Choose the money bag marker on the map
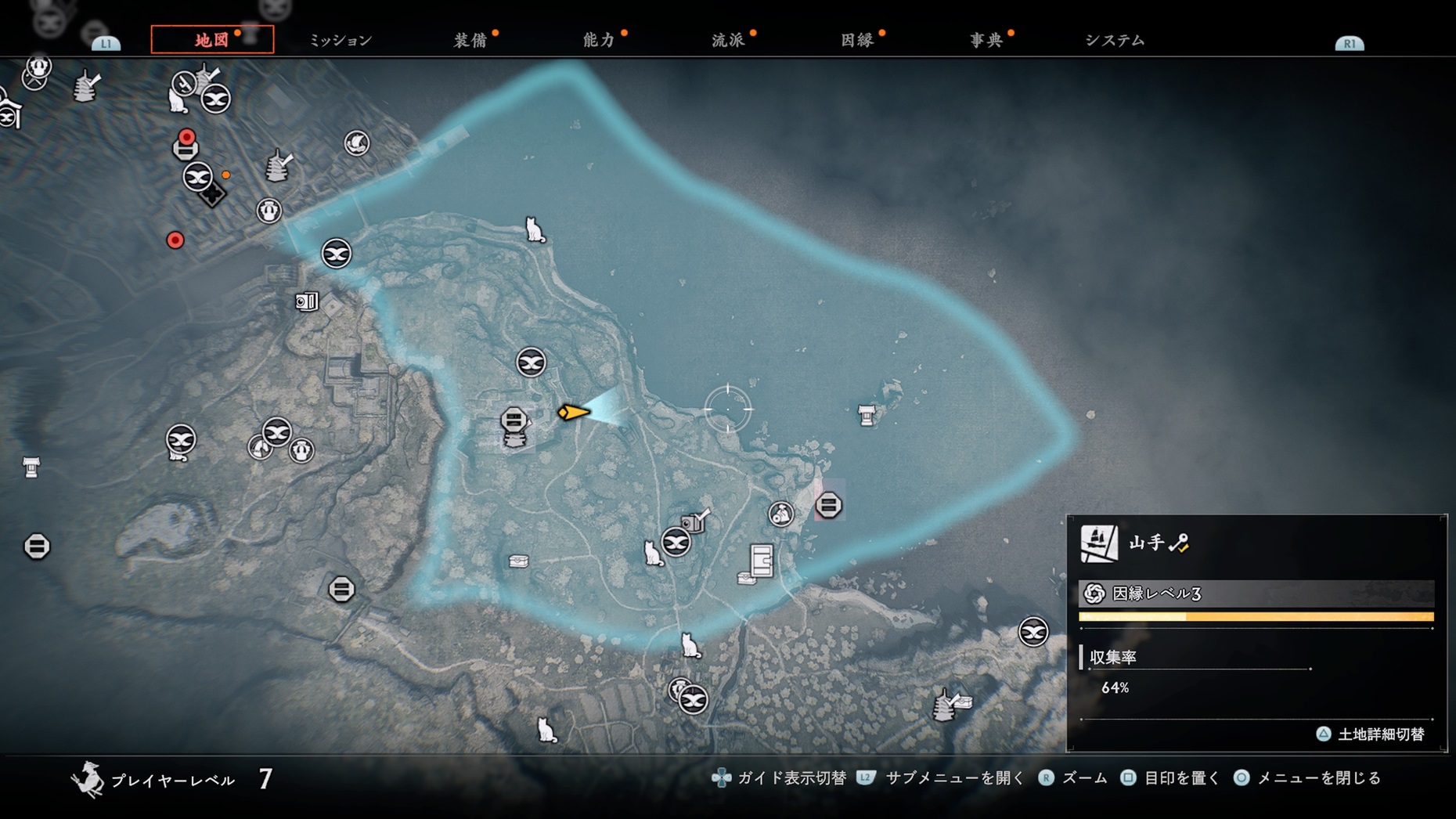Screen dimensions: 1456x819 click(780, 514)
